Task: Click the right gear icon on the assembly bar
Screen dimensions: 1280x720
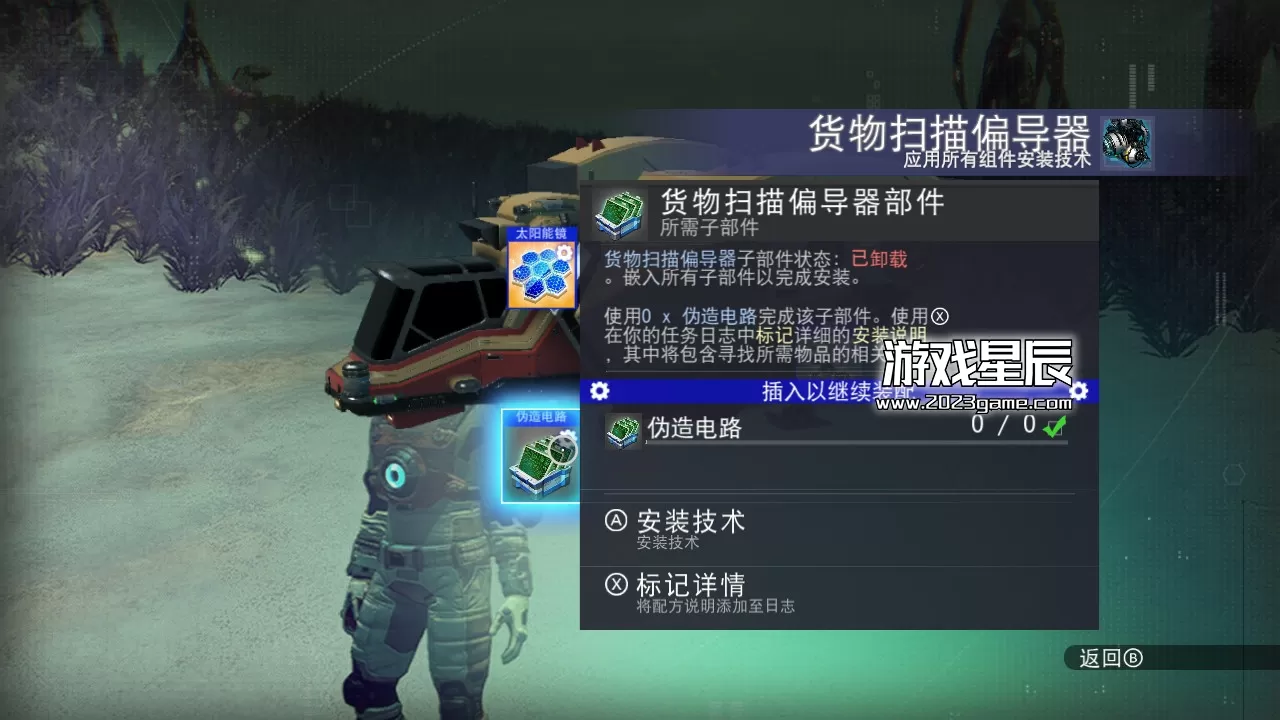Action: pos(1081,390)
